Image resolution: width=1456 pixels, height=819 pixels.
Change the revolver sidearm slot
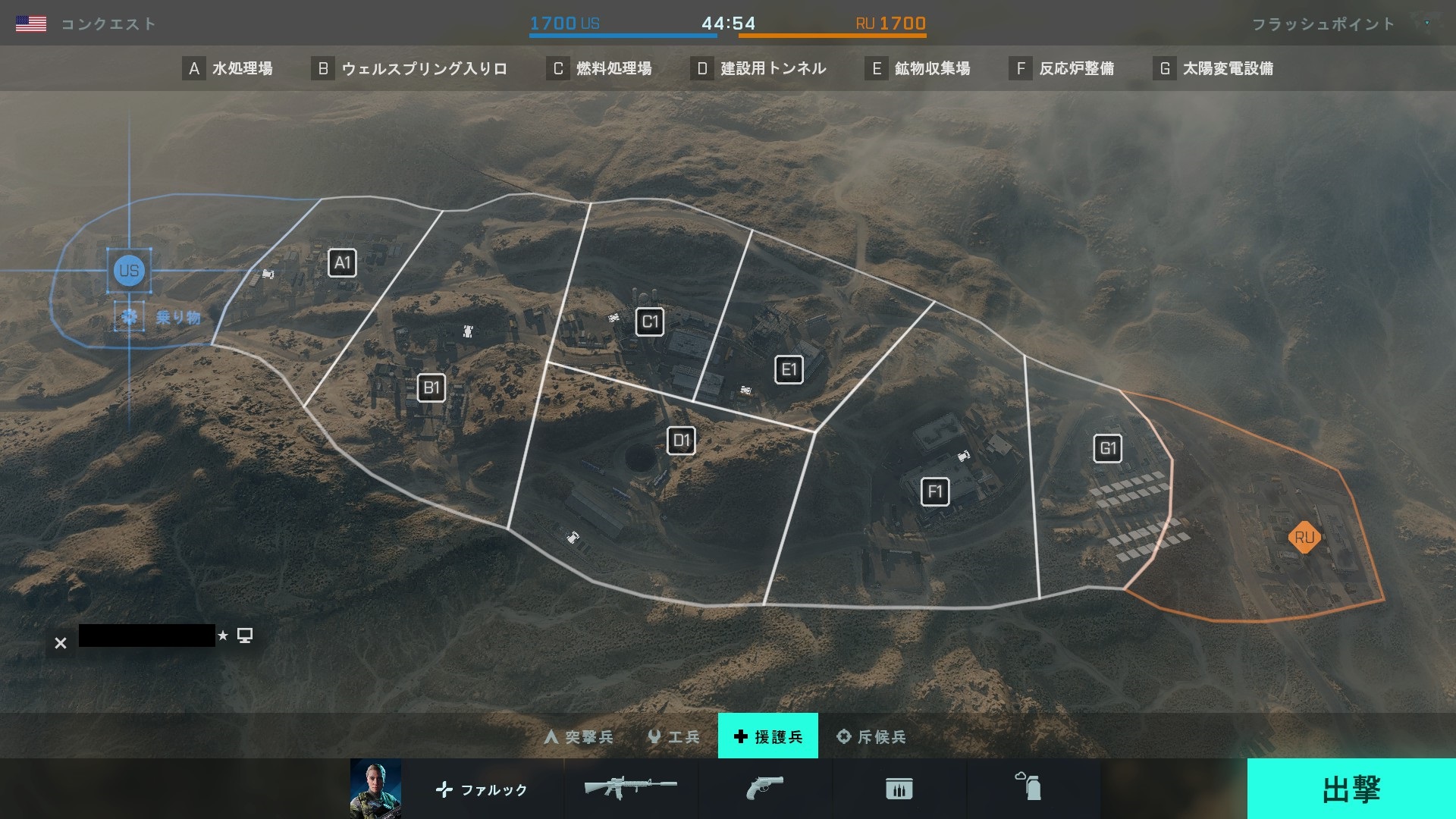pyautogui.click(x=764, y=789)
